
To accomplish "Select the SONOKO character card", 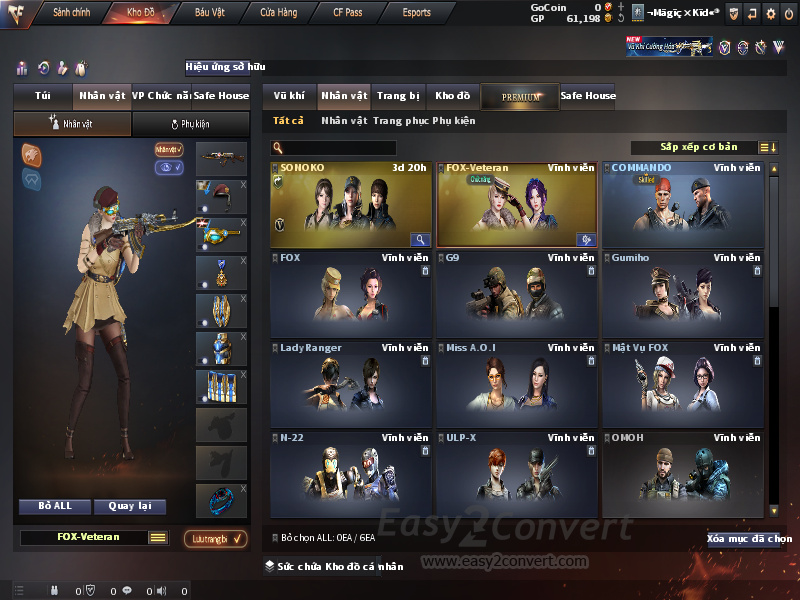I will pyautogui.click(x=352, y=204).
